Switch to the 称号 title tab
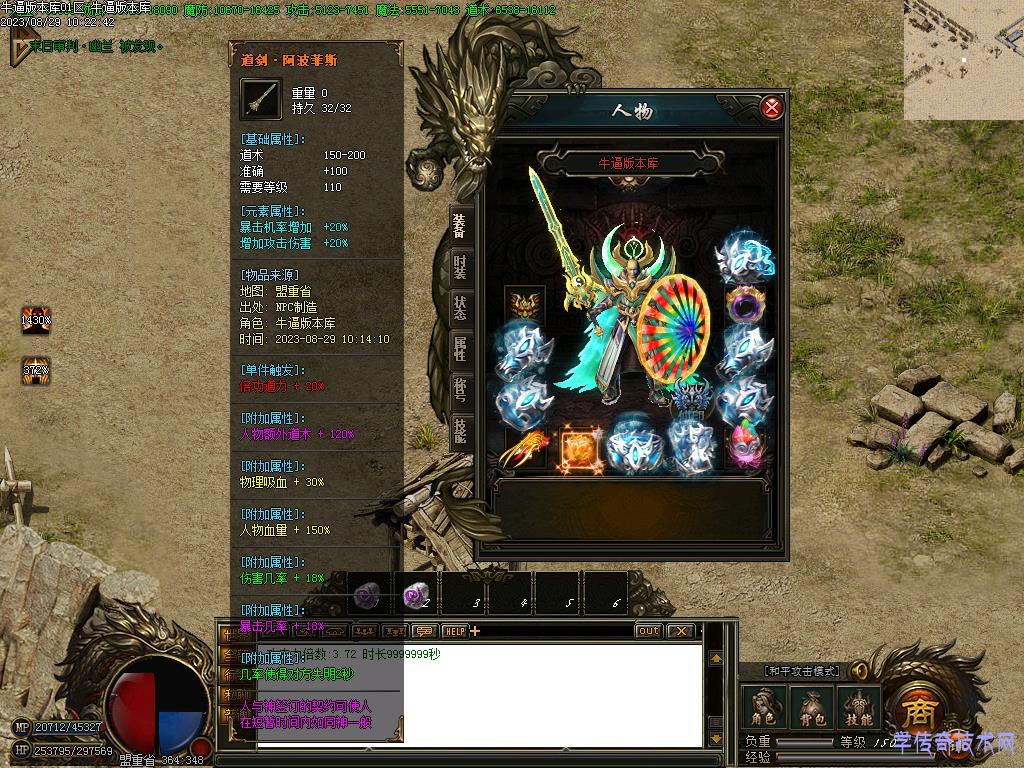 [459, 390]
